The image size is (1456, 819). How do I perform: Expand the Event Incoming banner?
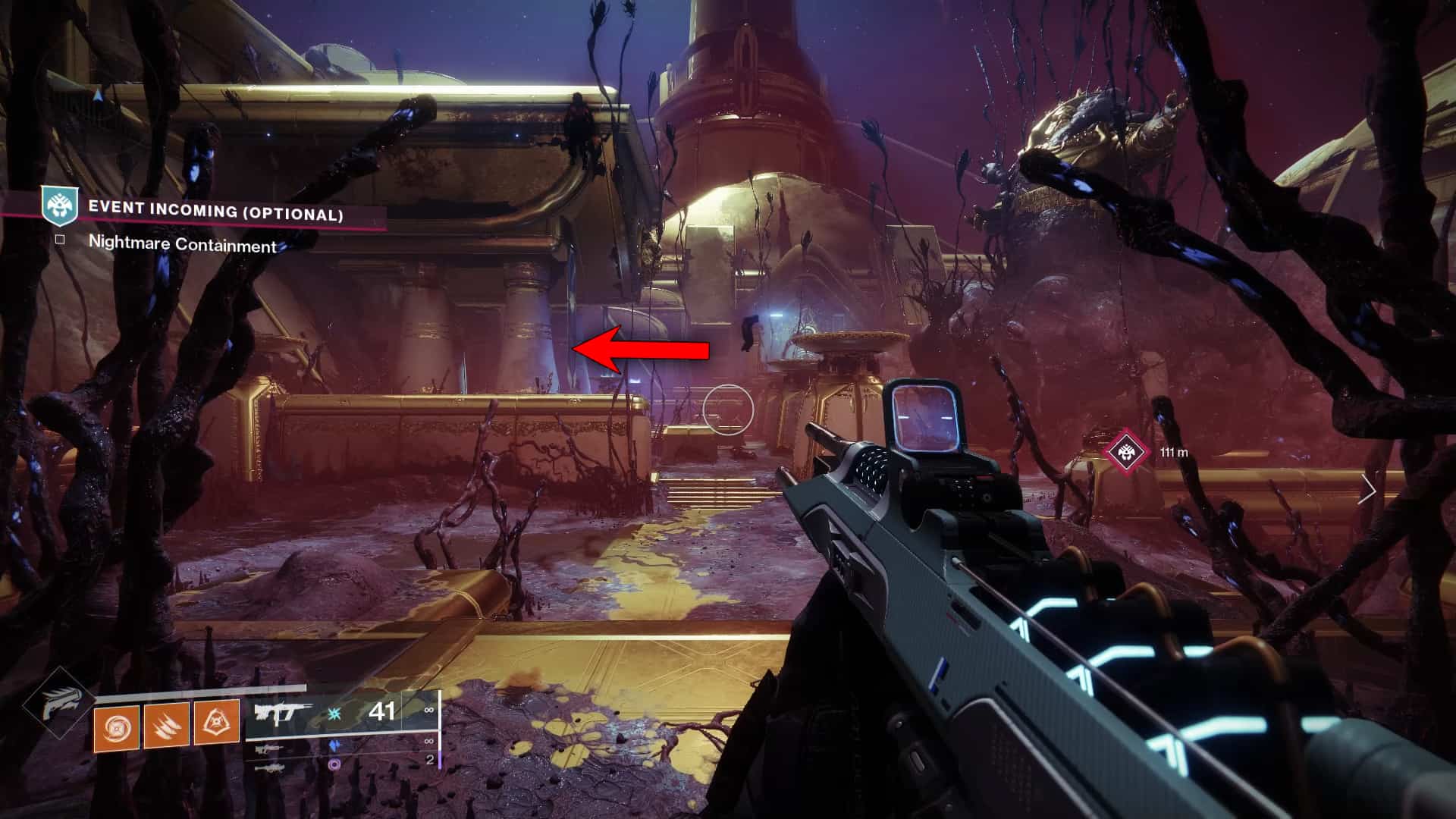click(x=227, y=215)
